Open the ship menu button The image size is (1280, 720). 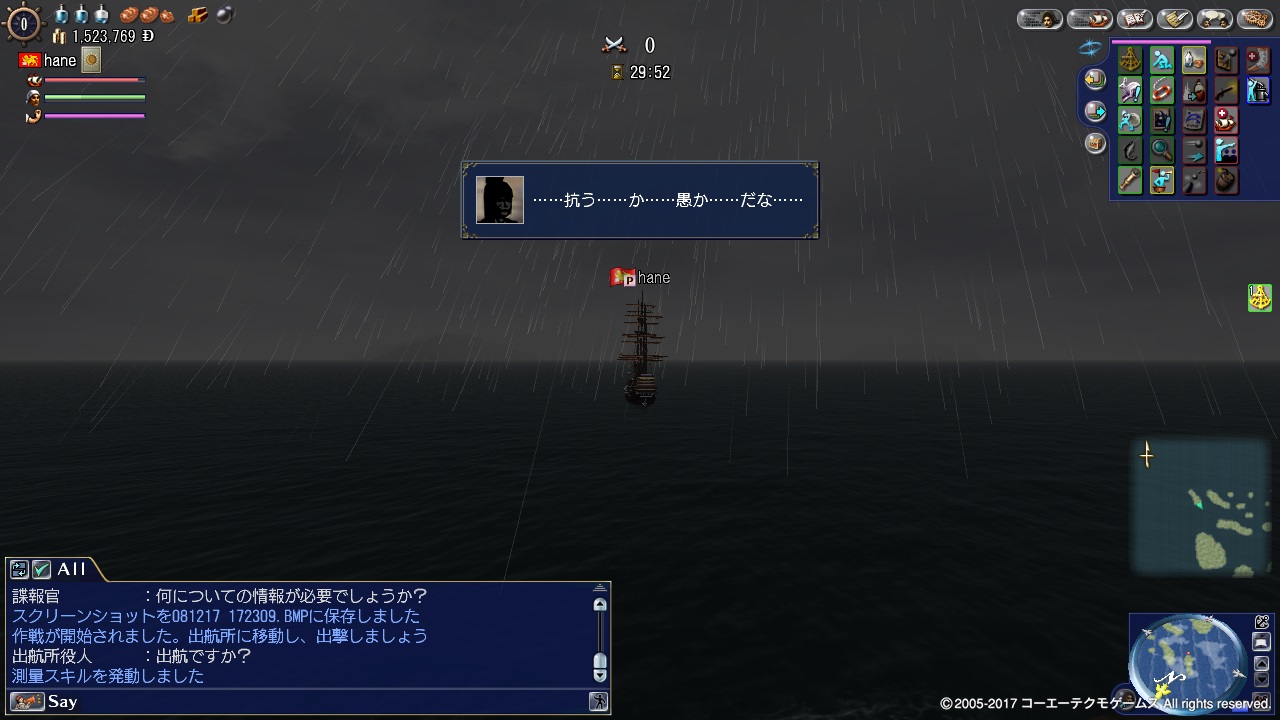[1089, 19]
